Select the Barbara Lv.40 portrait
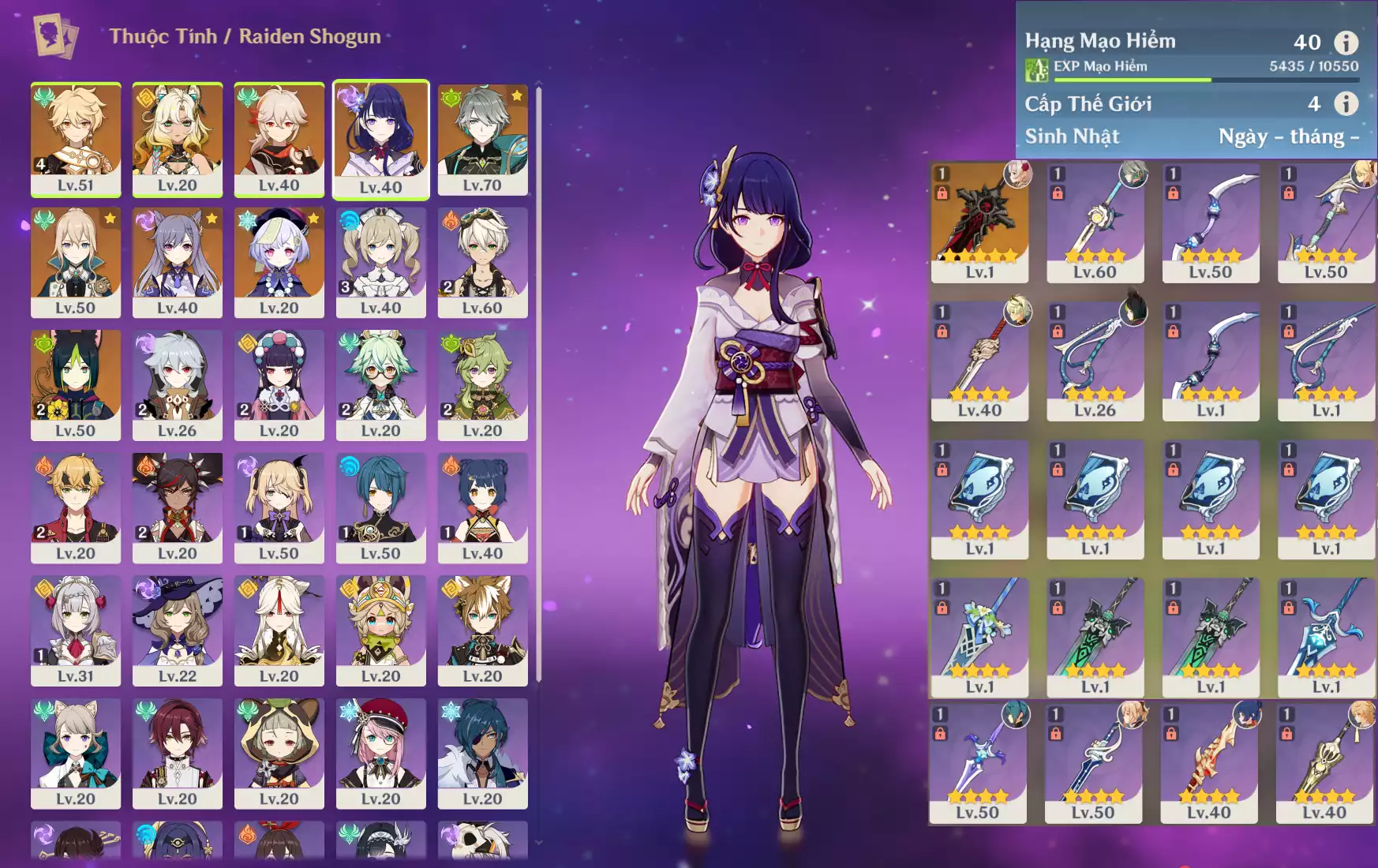 380,261
